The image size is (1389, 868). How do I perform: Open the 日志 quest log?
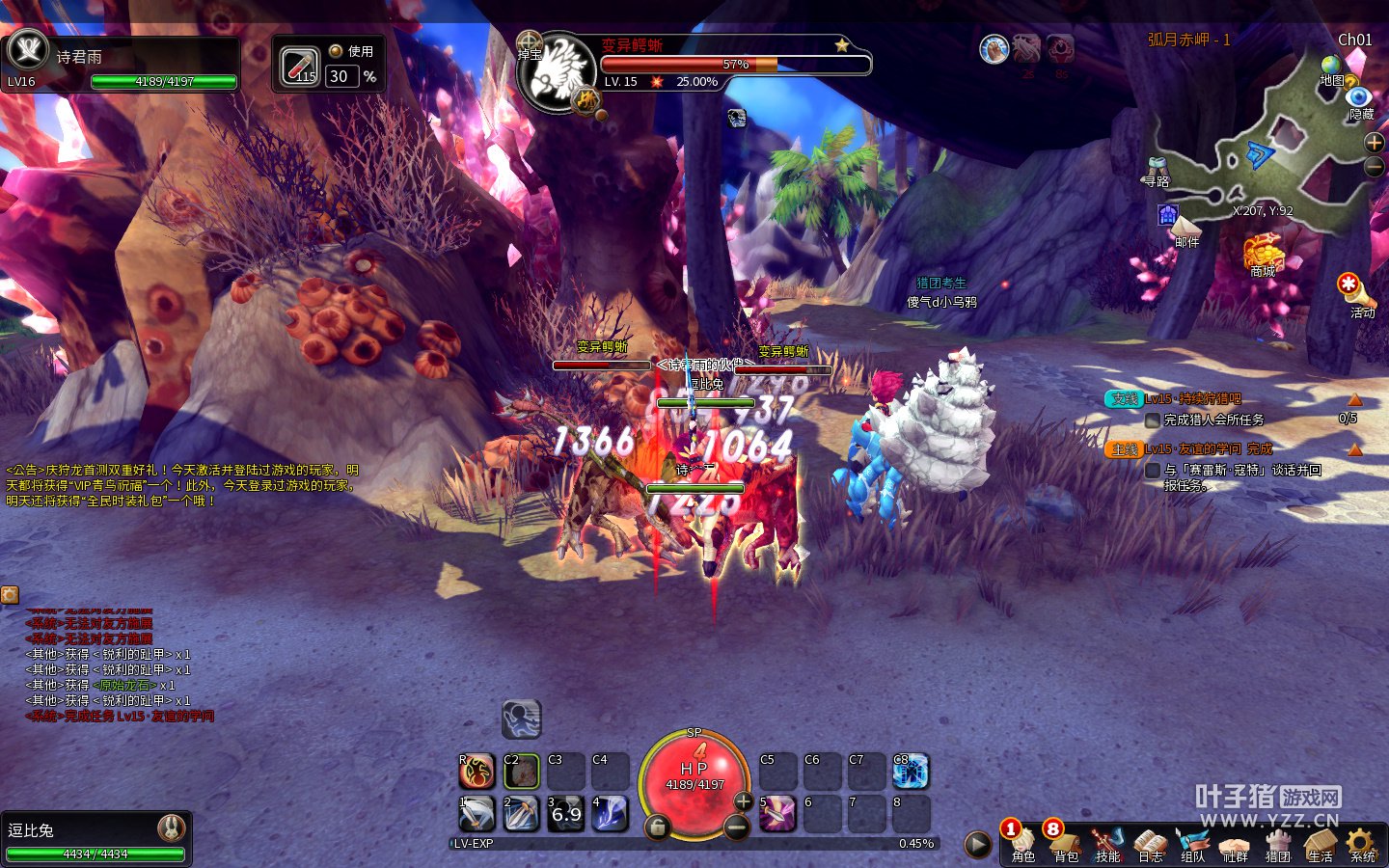coord(1151,843)
